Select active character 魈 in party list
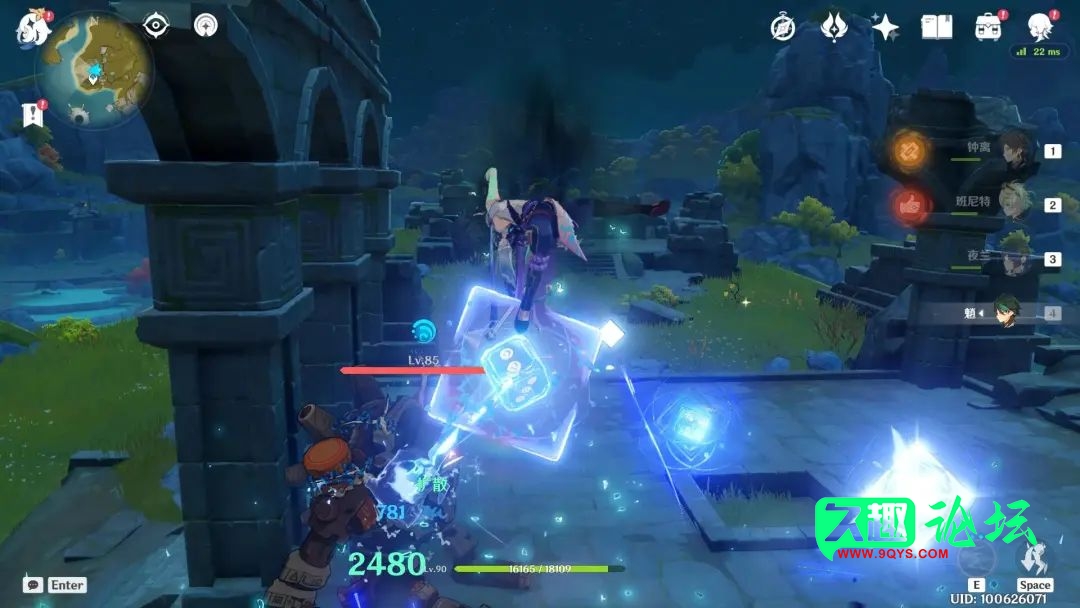 click(1008, 313)
